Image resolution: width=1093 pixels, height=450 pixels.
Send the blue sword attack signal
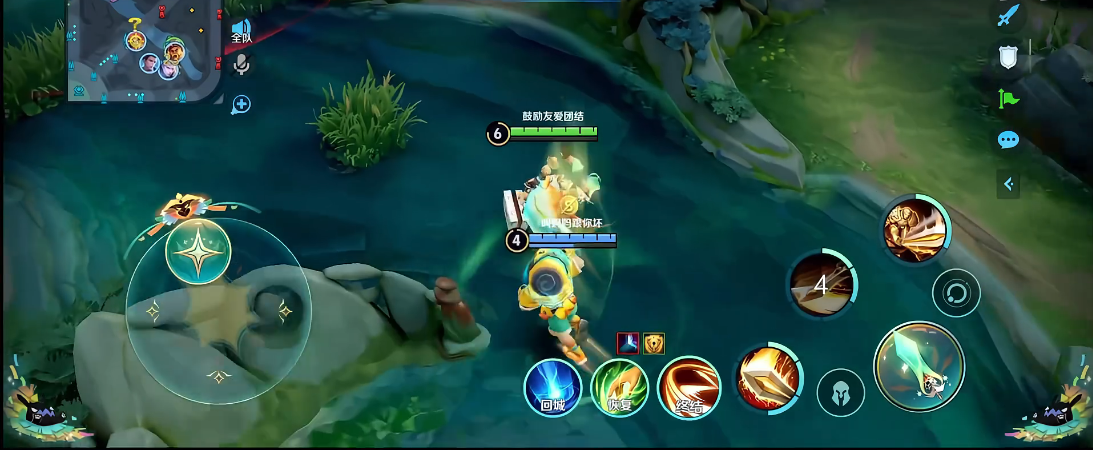click(x=1008, y=17)
